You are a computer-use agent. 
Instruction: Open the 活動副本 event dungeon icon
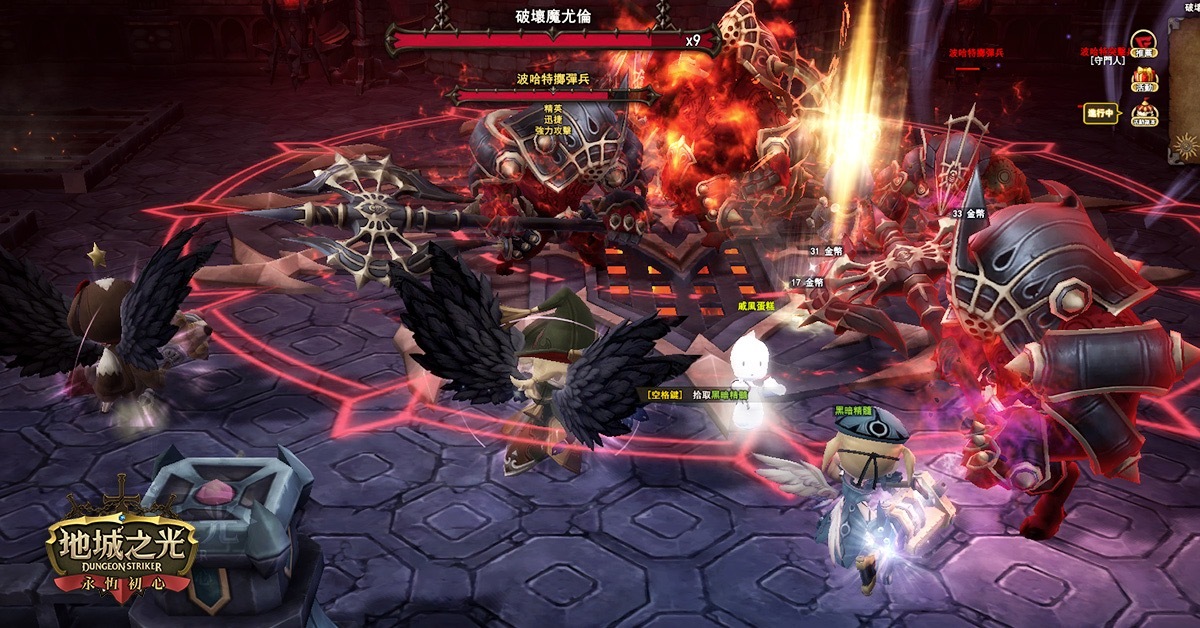(x=1144, y=113)
